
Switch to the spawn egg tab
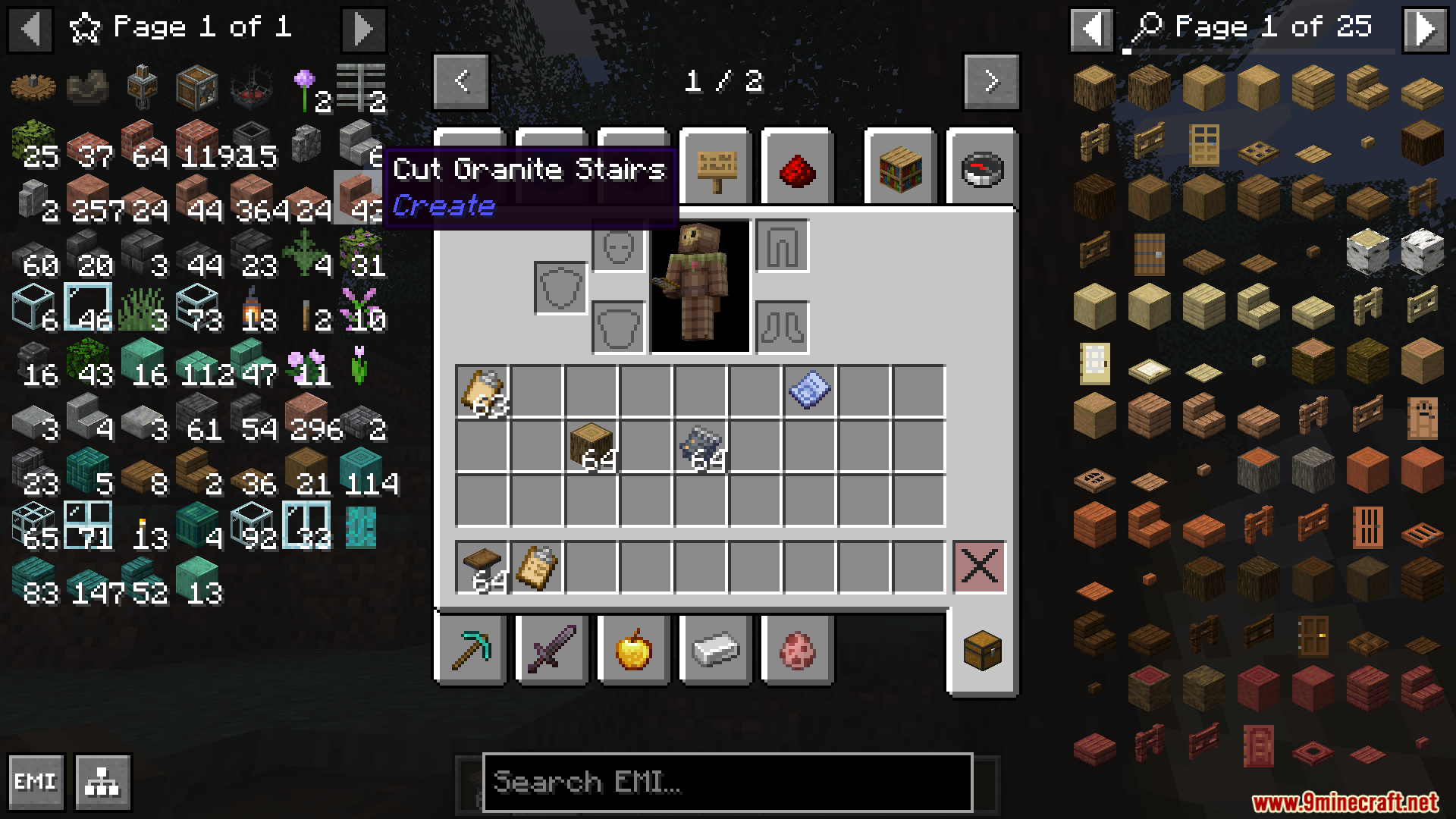797,651
